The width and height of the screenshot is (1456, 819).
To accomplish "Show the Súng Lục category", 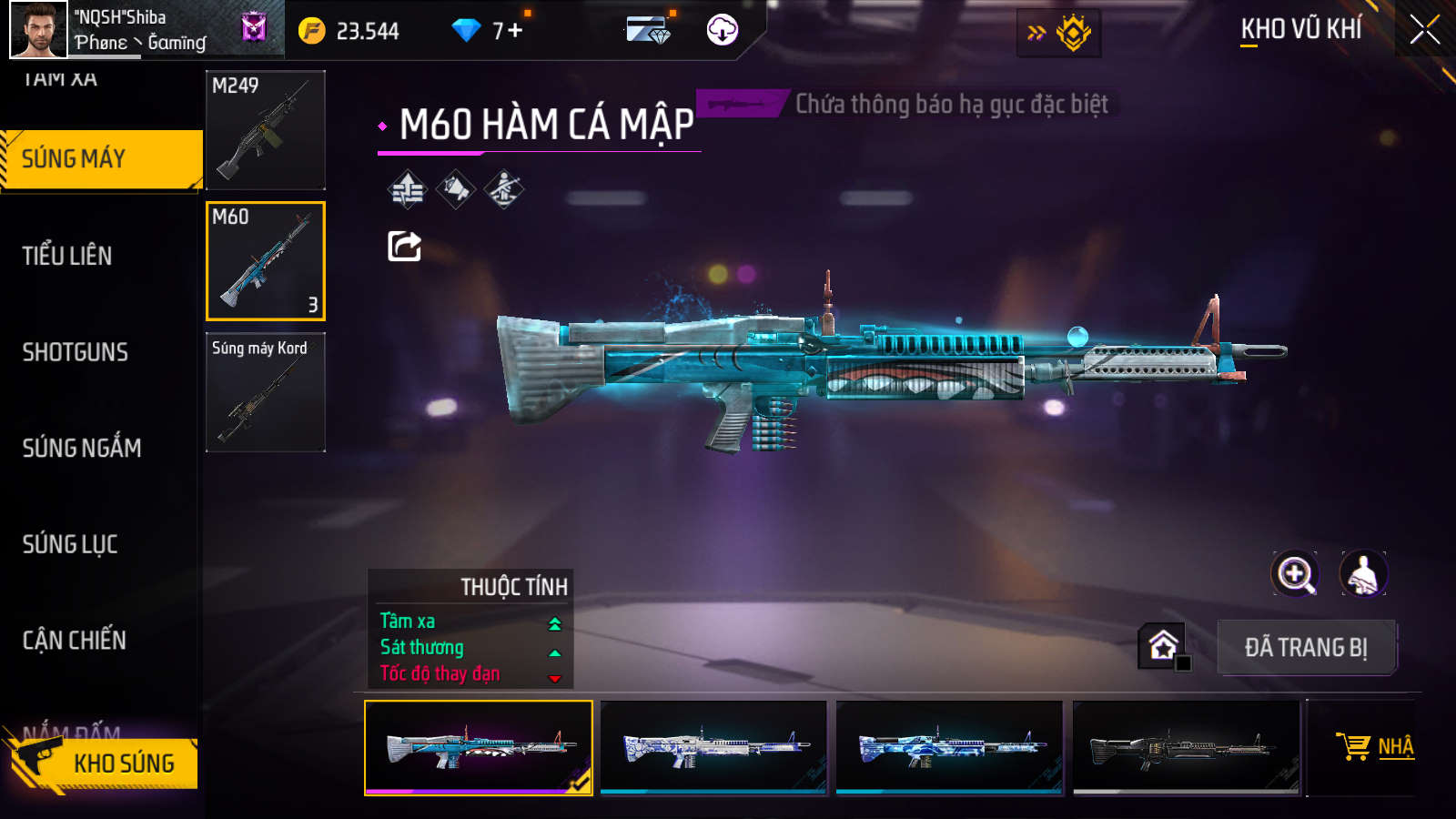I will pyautogui.click(x=70, y=544).
